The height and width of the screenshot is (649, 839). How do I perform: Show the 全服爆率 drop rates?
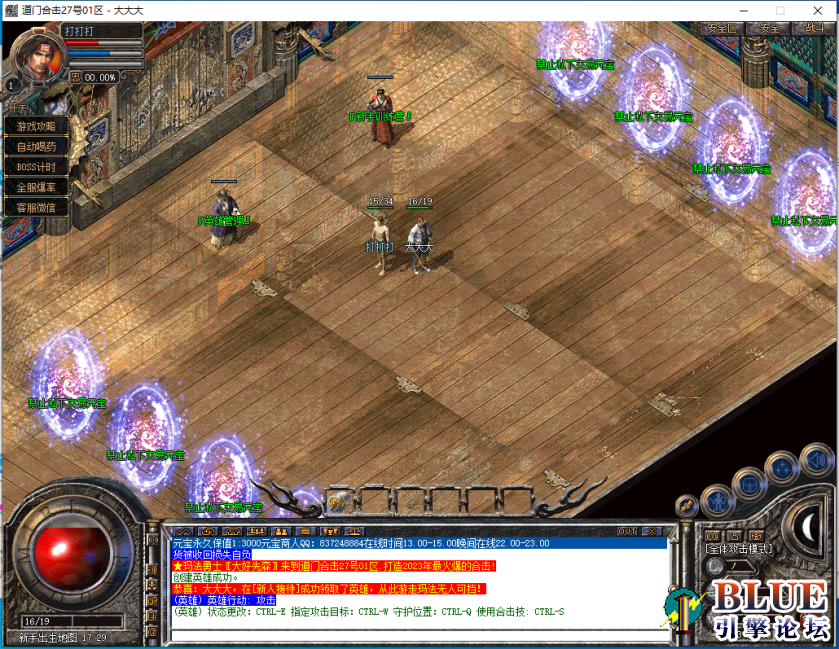click(x=36, y=187)
